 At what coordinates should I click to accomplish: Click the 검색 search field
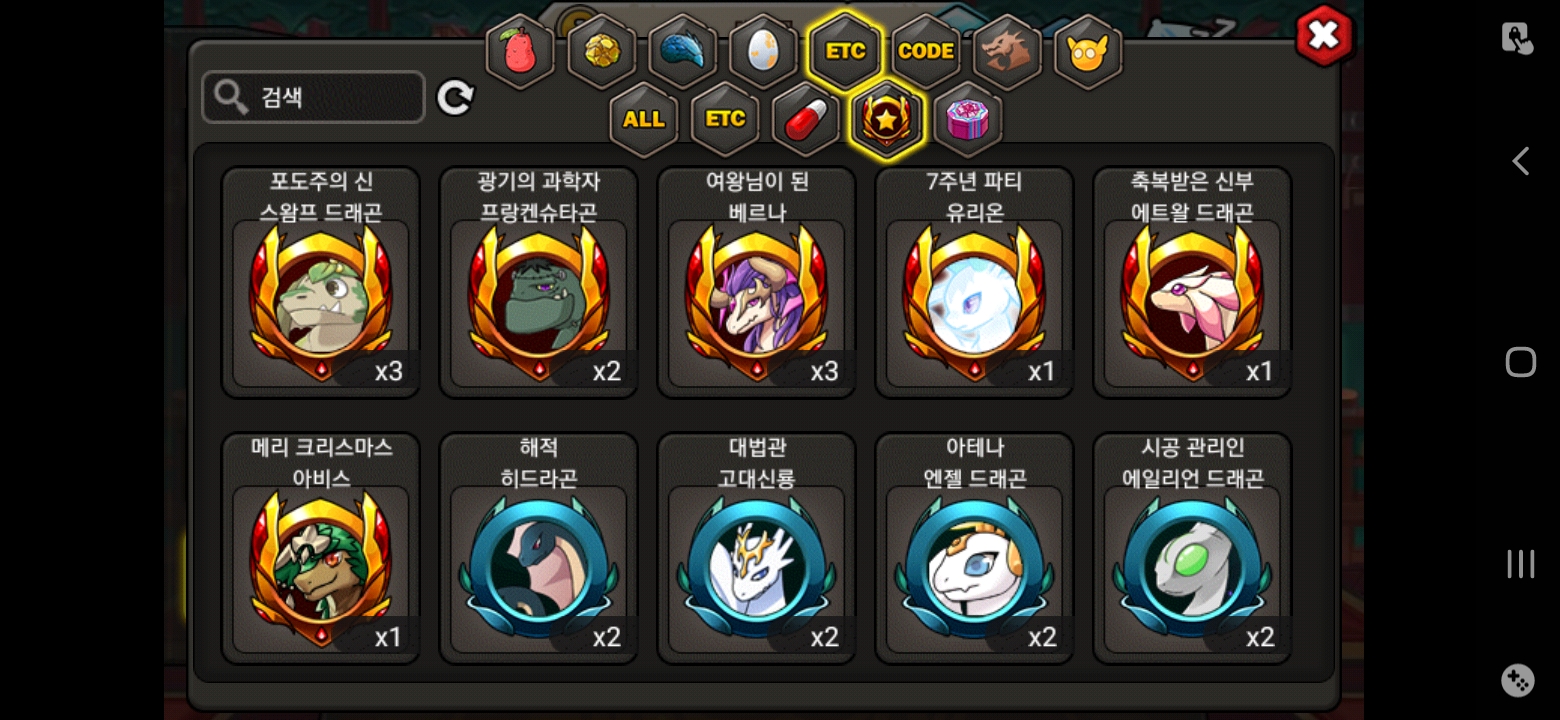313,97
